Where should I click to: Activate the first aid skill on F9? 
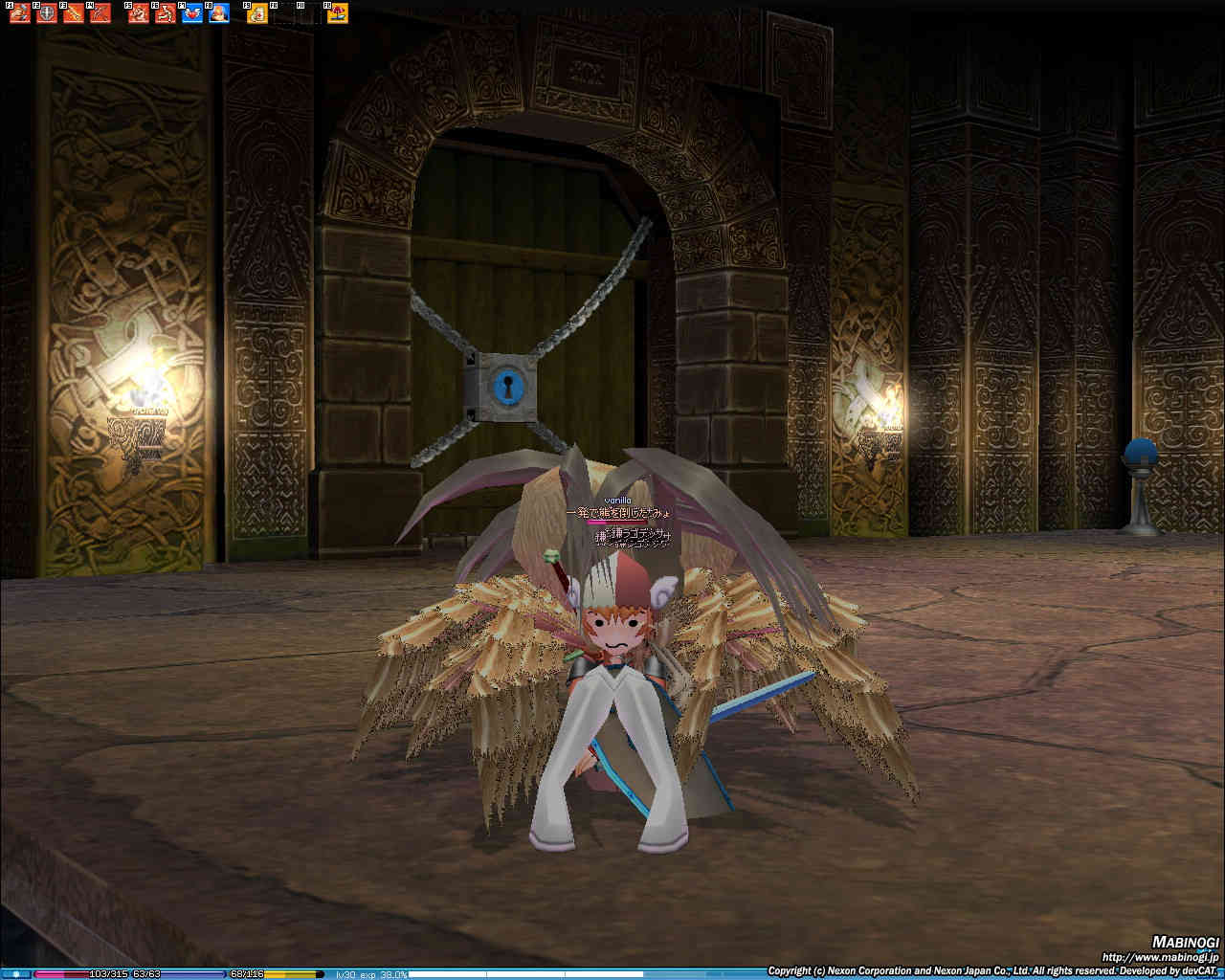point(257,13)
